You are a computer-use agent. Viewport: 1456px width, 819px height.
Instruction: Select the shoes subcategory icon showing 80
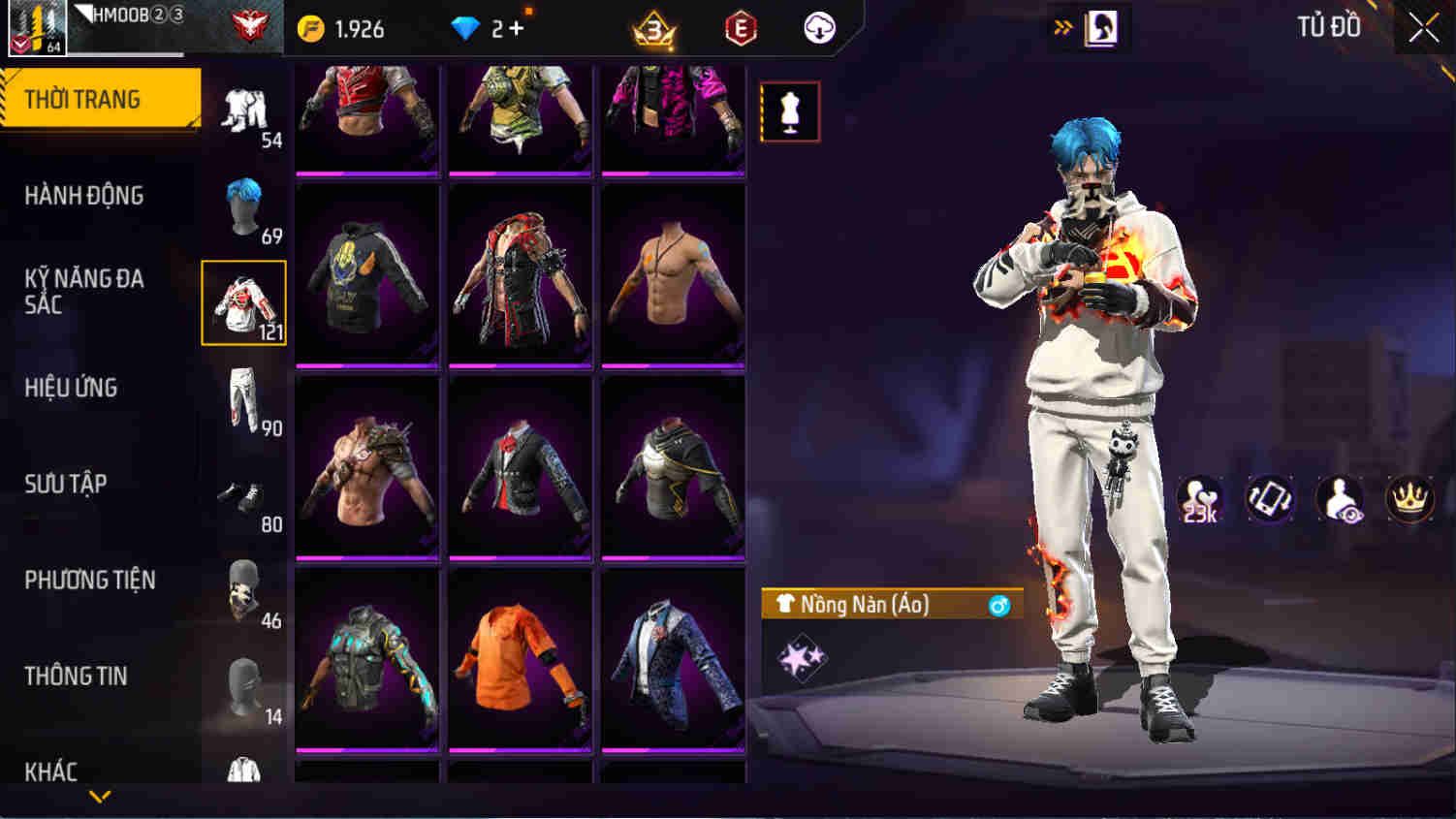point(246,494)
